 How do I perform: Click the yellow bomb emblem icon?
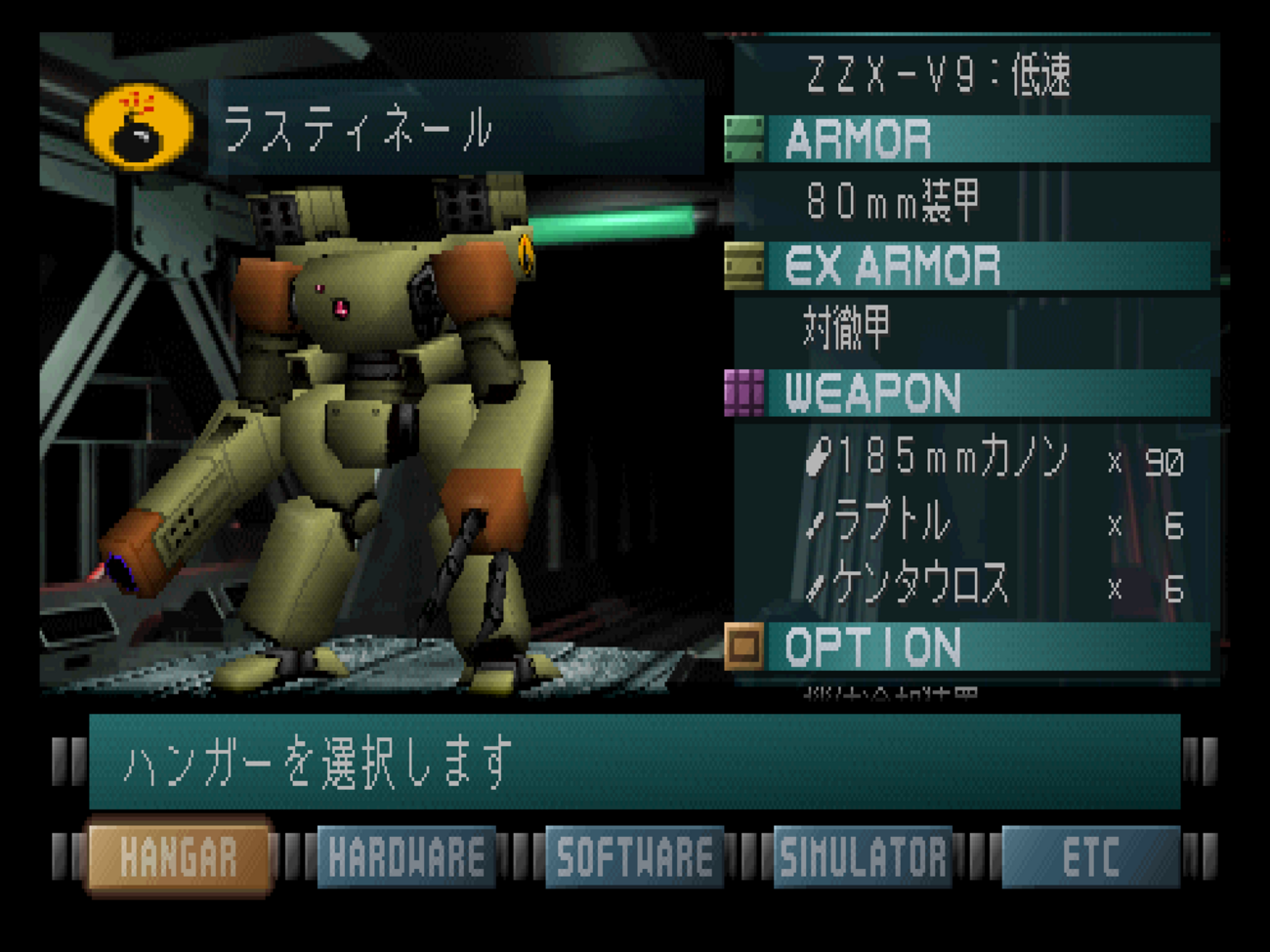point(139,128)
